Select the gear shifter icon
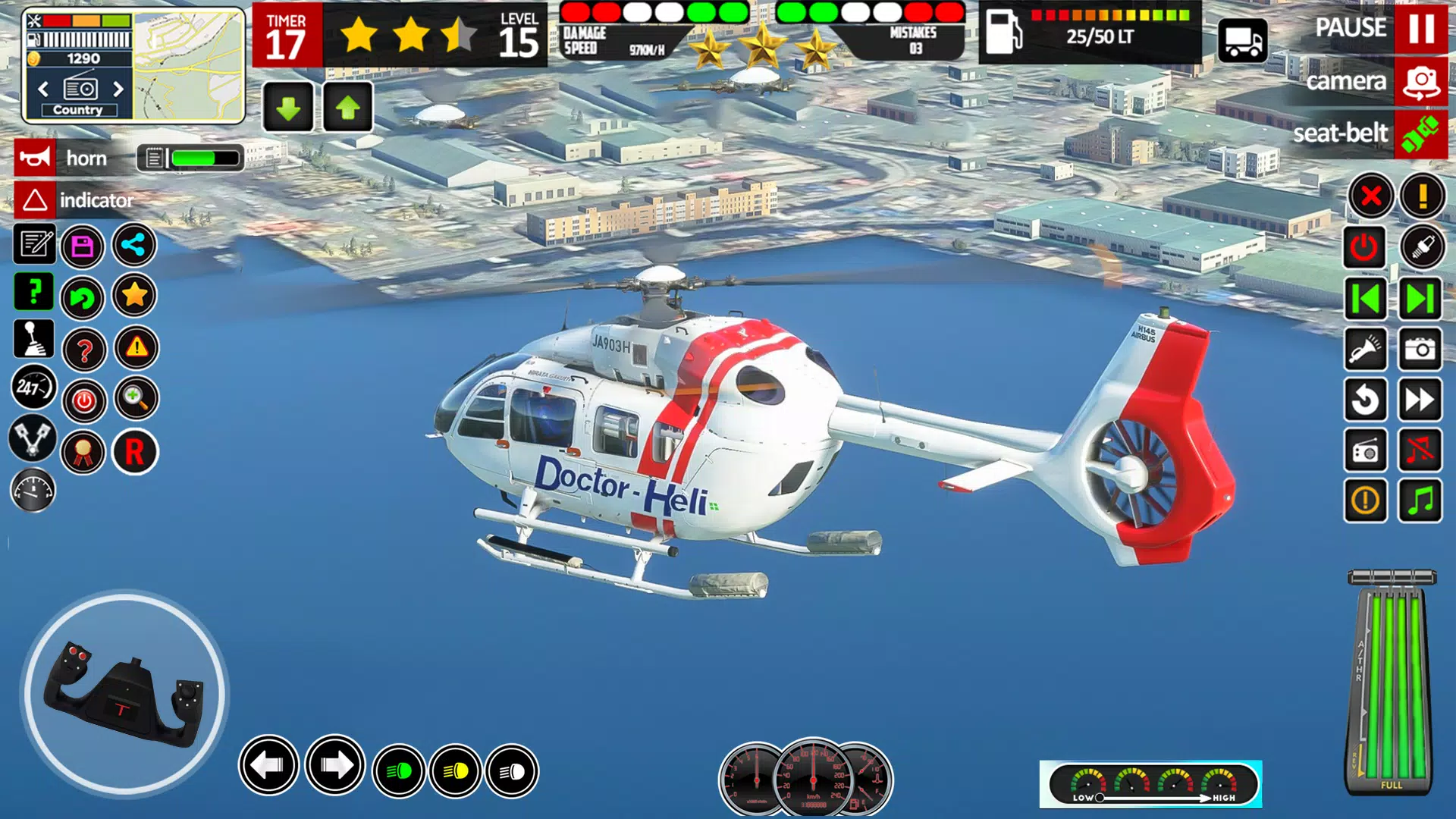Viewport: 1456px width, 819px height. (34, 341)
